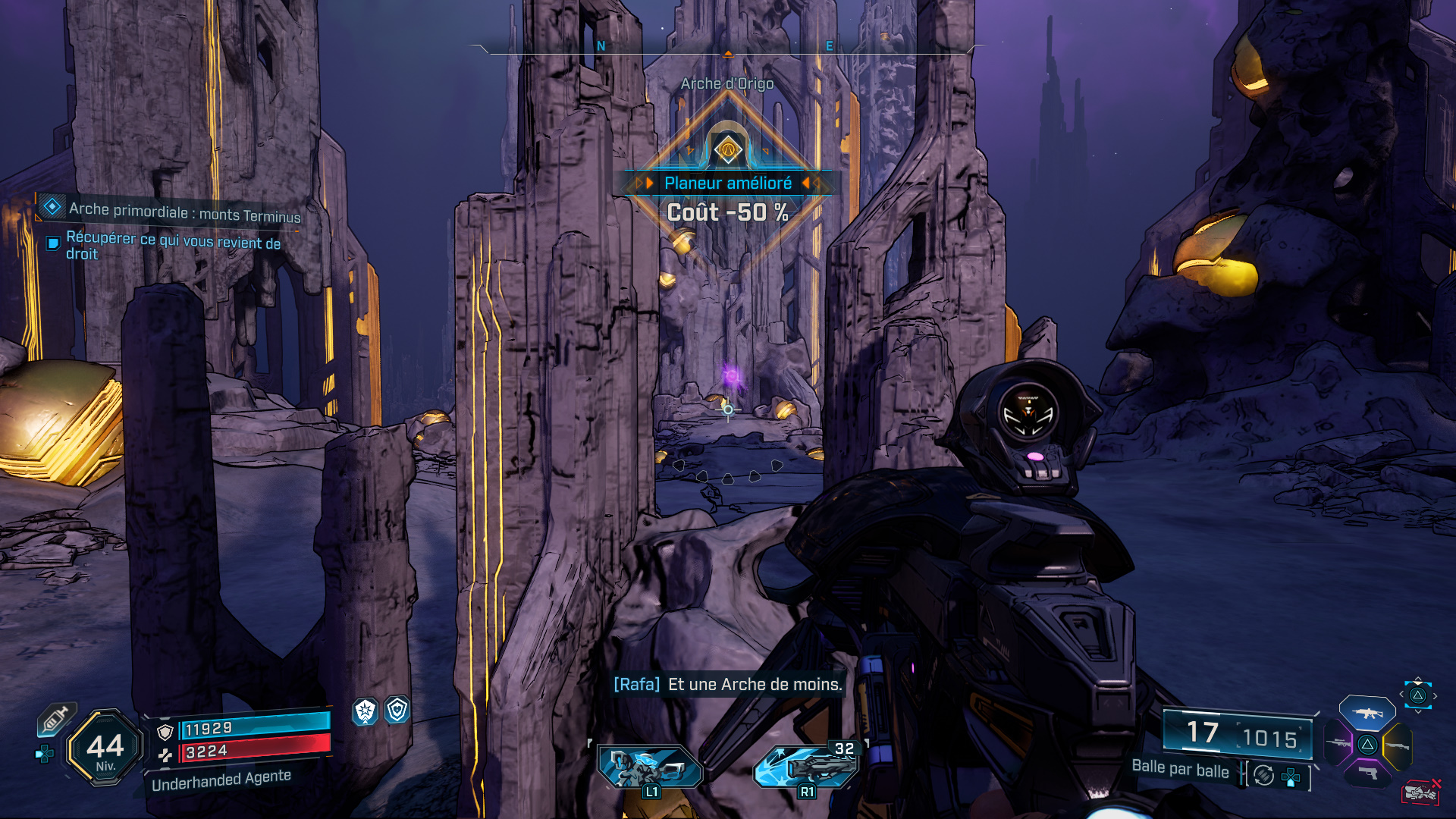
Task: Switch to the sniper rifle slot
Action: click(x=1338, y=744)
